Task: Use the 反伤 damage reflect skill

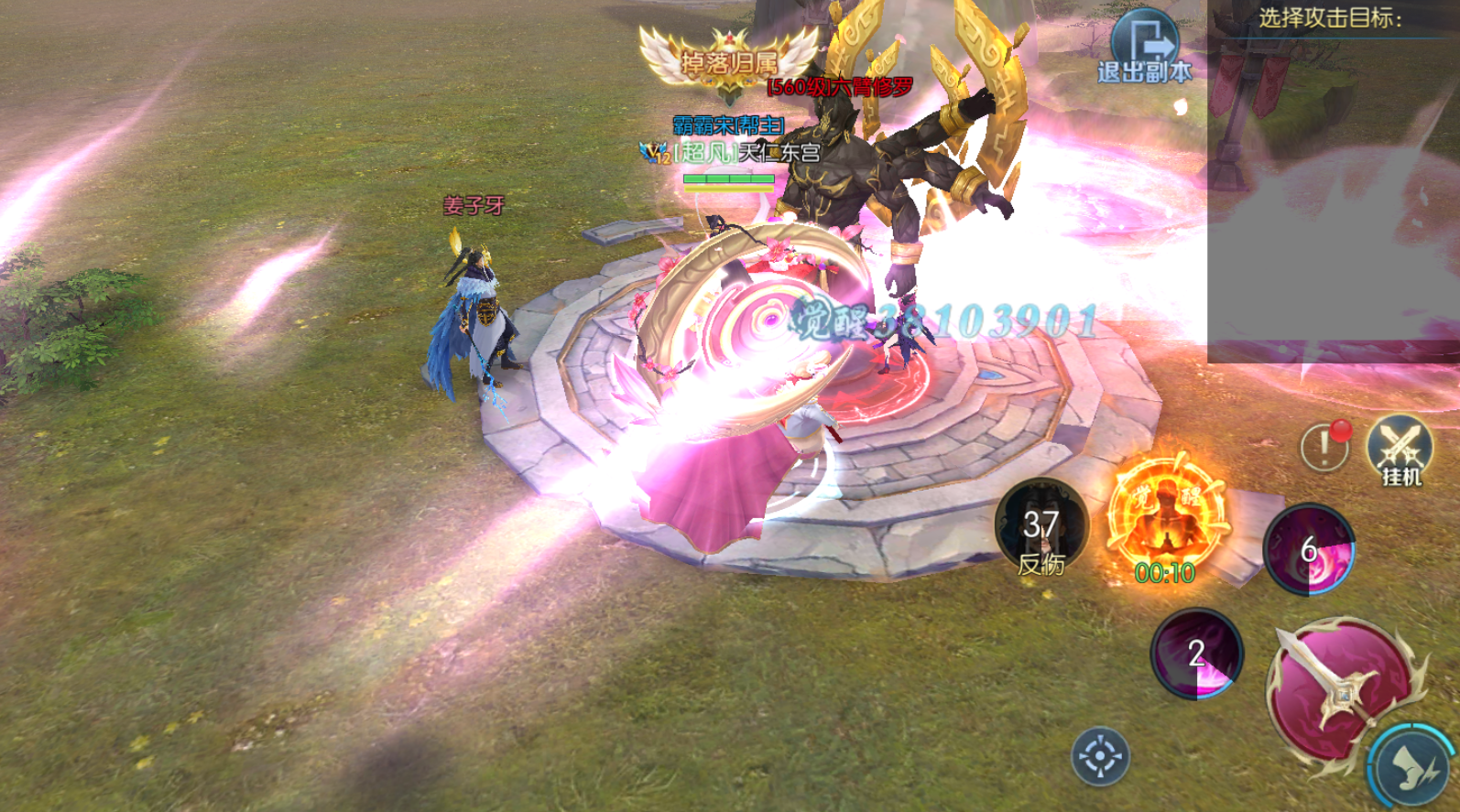Action: (x=1041, y=529)
